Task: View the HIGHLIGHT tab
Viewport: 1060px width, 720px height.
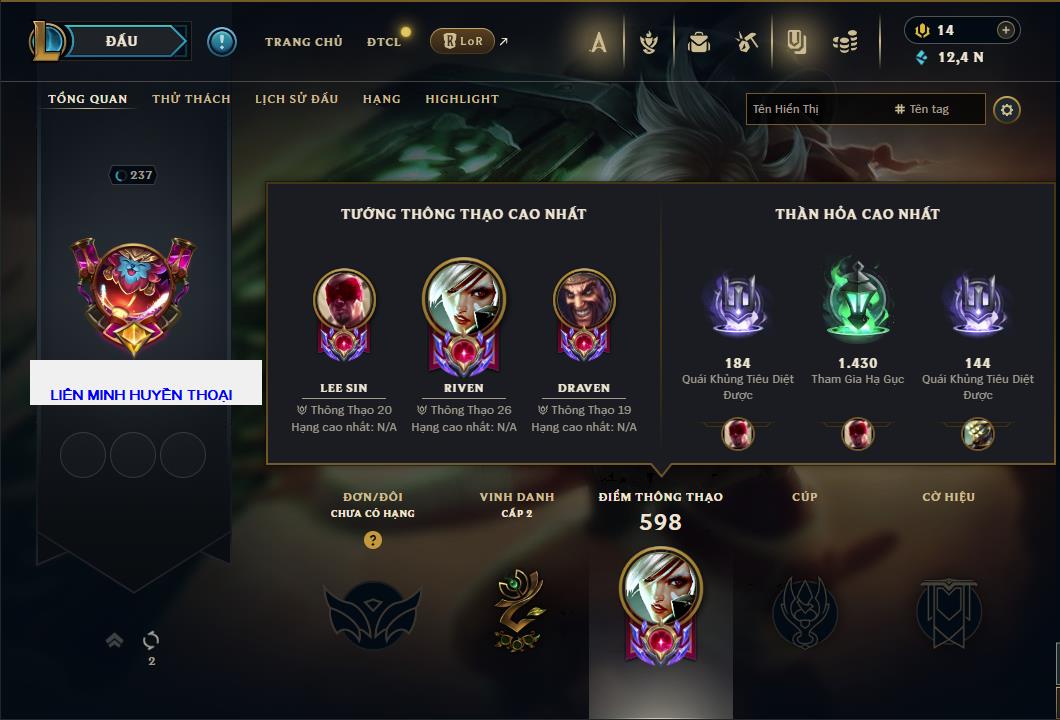Action: (461, 99)
